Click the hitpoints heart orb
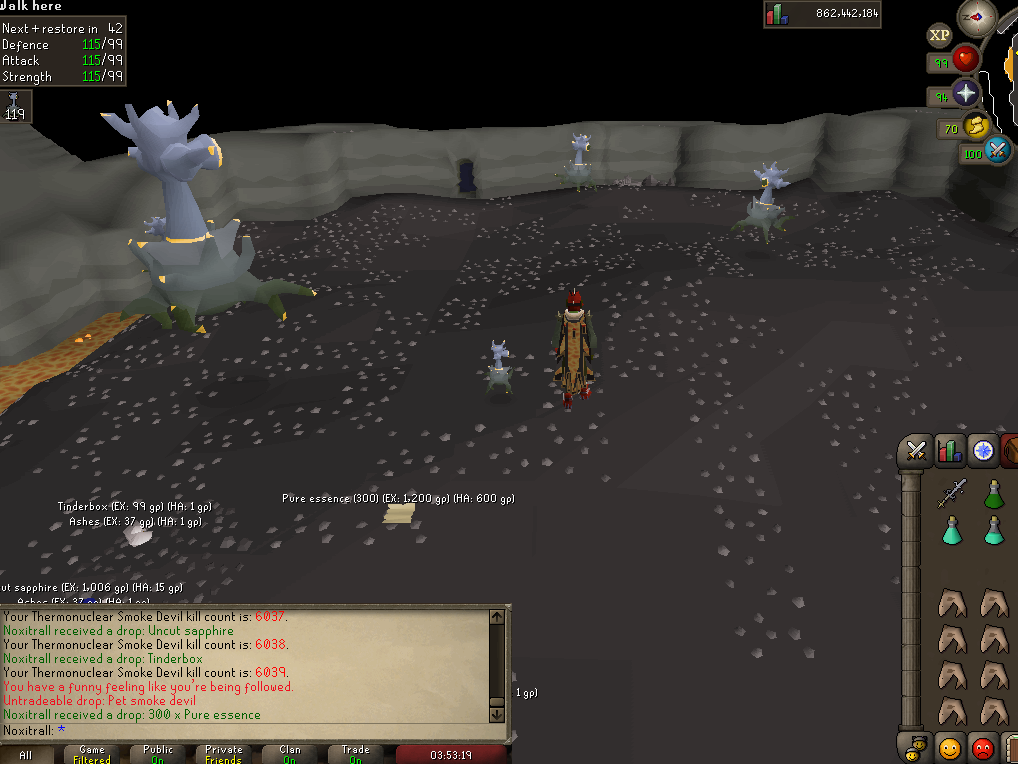 click(966, 60)
